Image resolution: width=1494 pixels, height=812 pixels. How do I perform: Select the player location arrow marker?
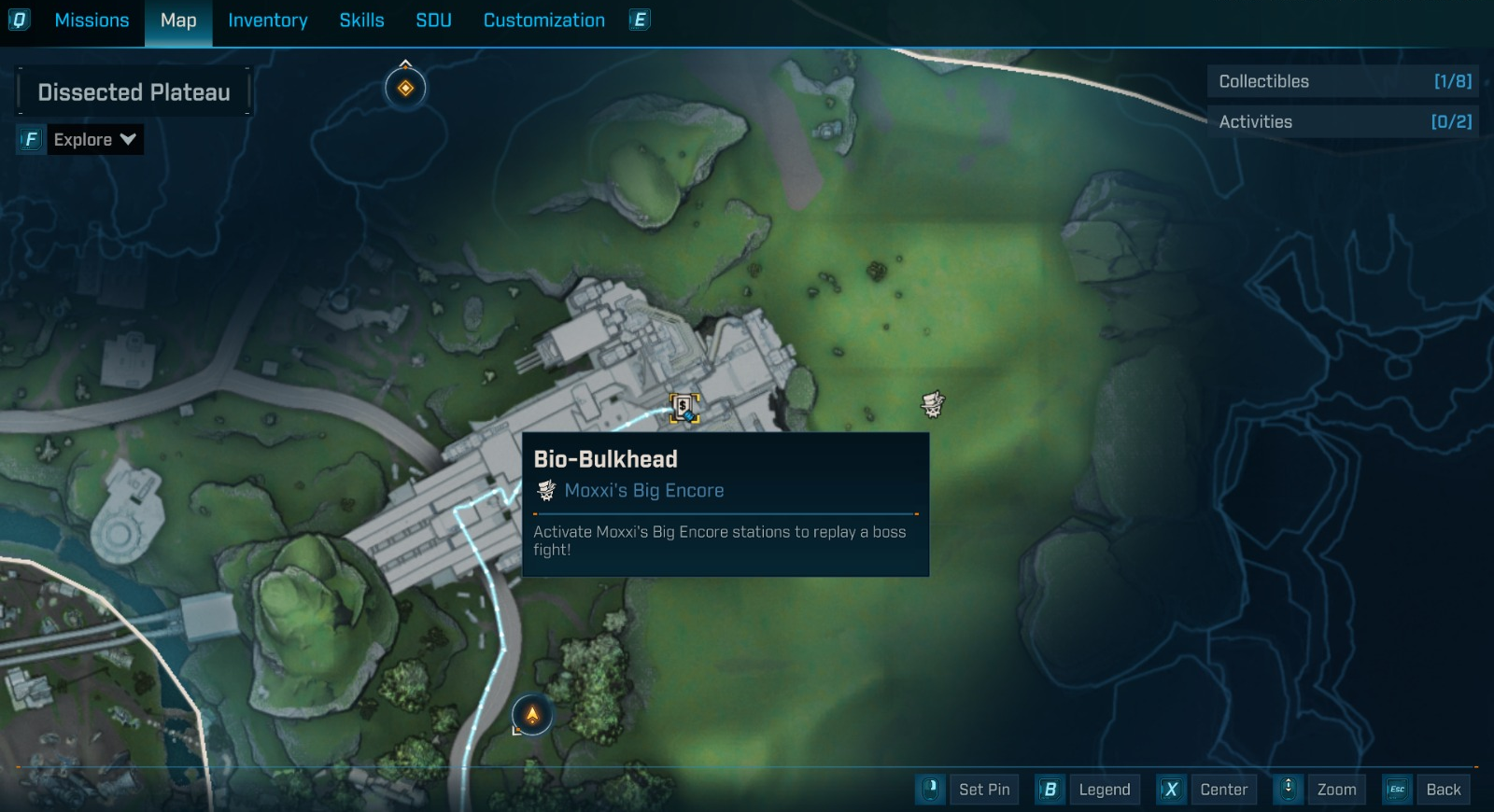(532, 716)
